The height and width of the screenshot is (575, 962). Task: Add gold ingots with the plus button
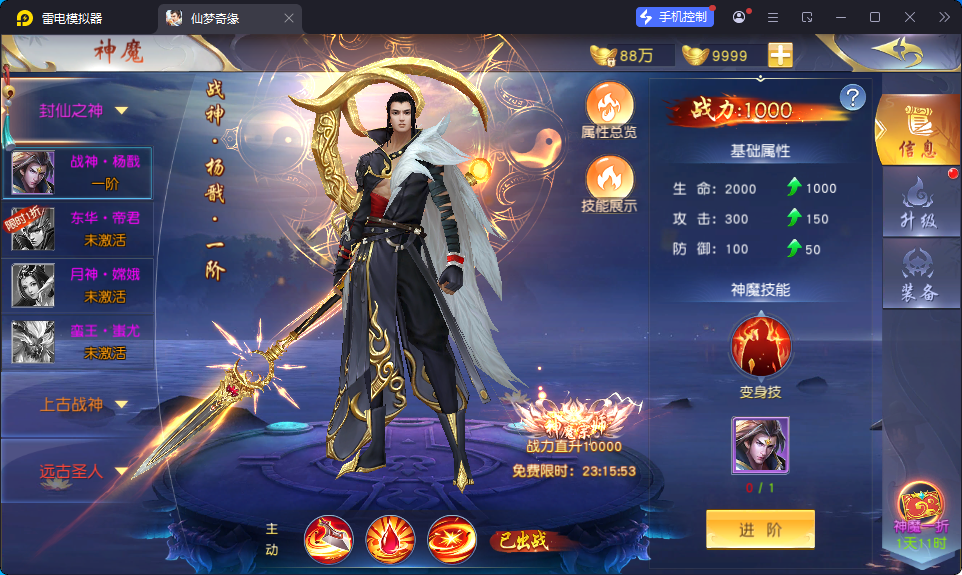click(x=780, y=55)
